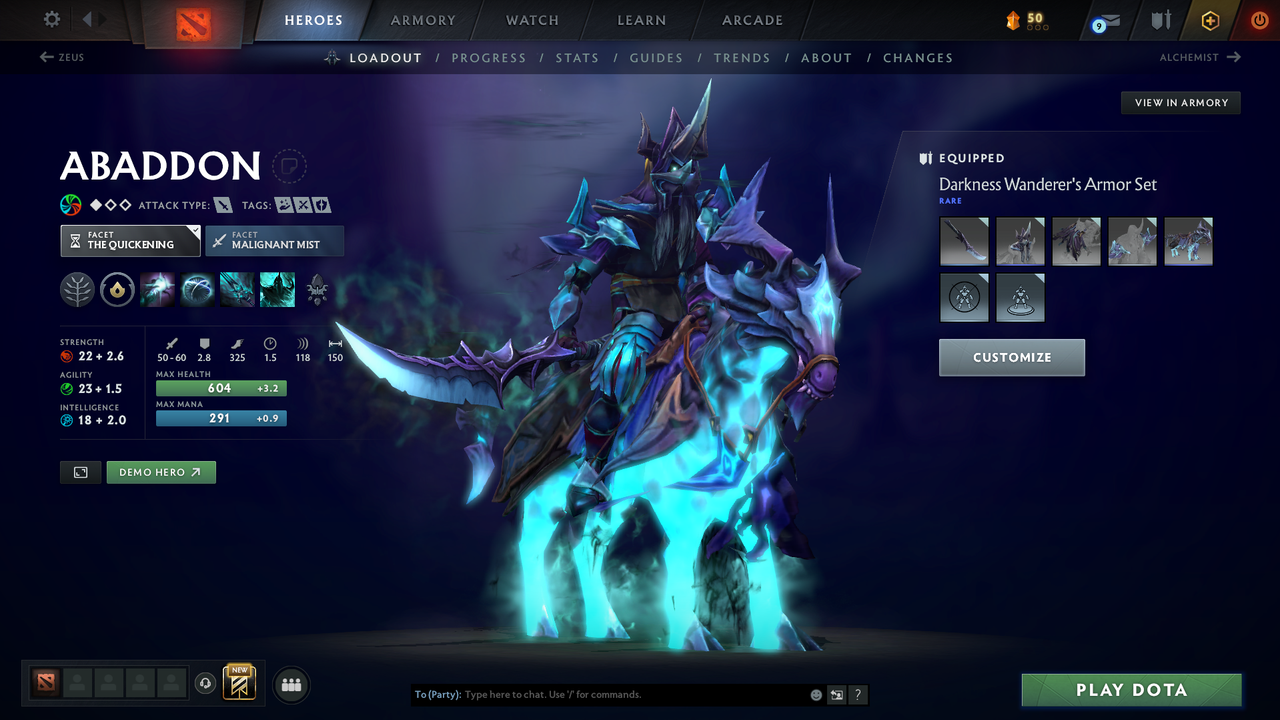Open Dota Plus with the hexagonal plus icon

1210,20
